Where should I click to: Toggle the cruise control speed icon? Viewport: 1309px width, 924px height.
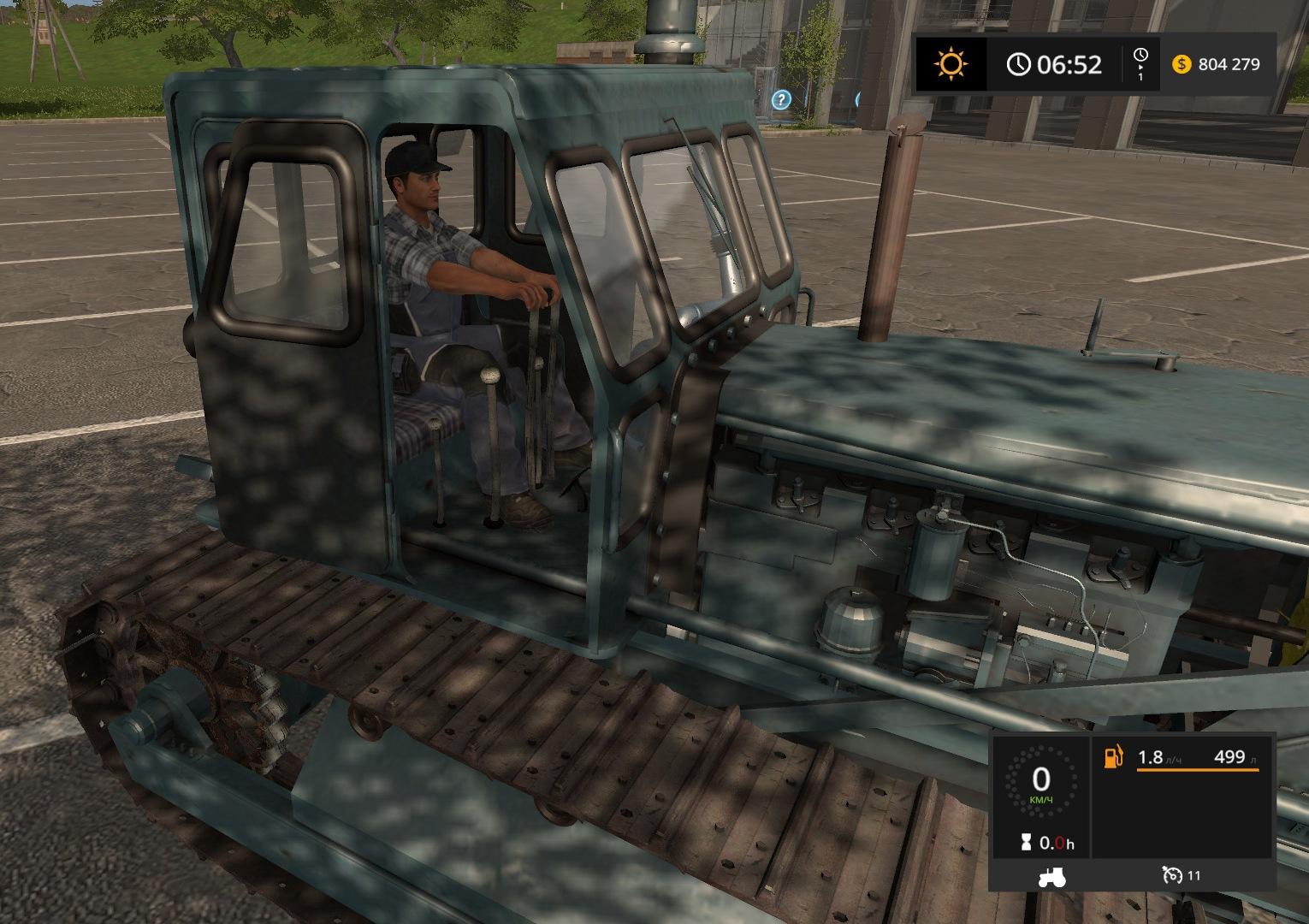pyautogui.click(x=1171, y=875)
